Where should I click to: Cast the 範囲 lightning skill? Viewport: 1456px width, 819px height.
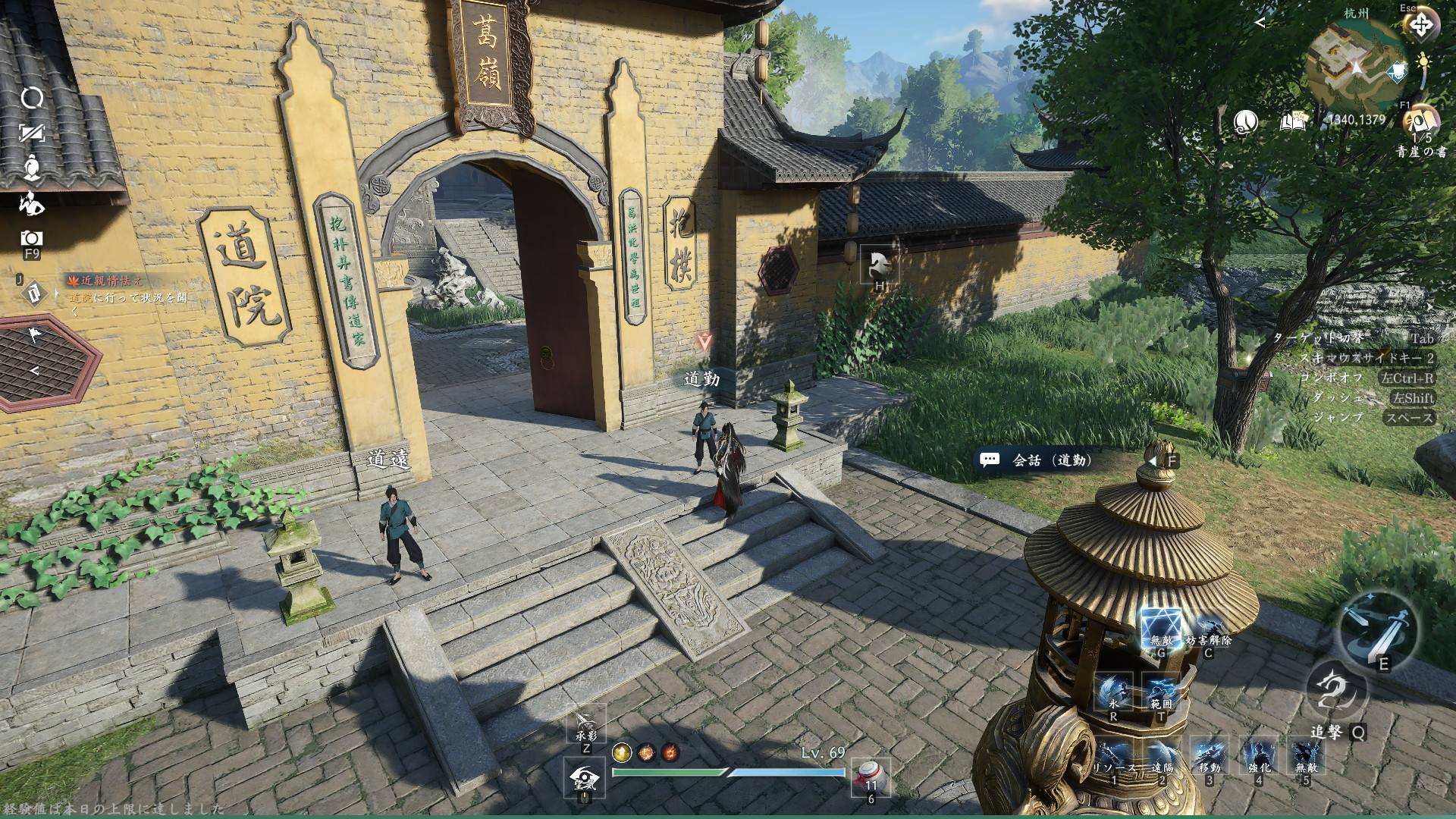1160,690
